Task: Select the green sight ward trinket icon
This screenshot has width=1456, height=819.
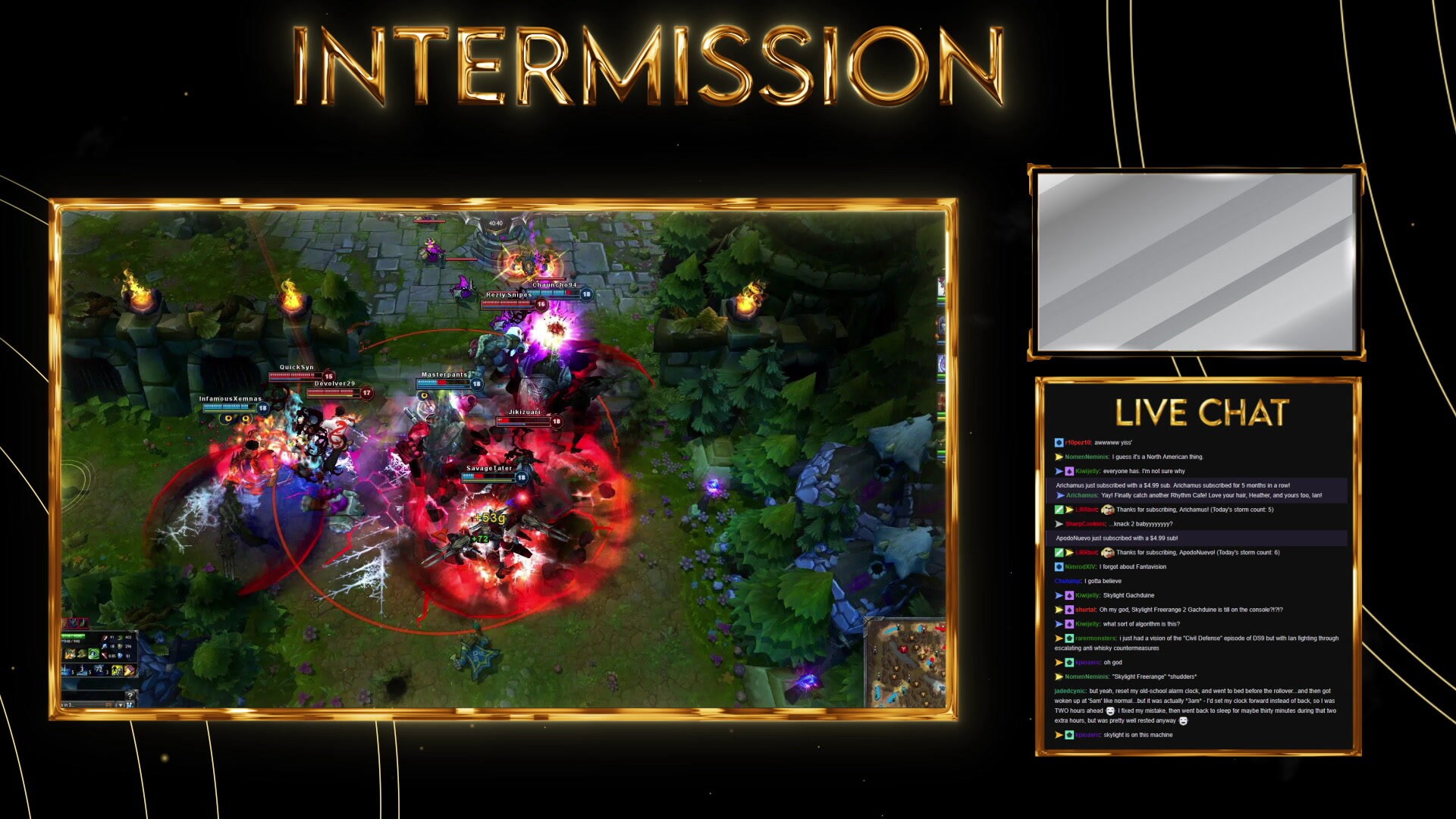Action: coord(93,654)
